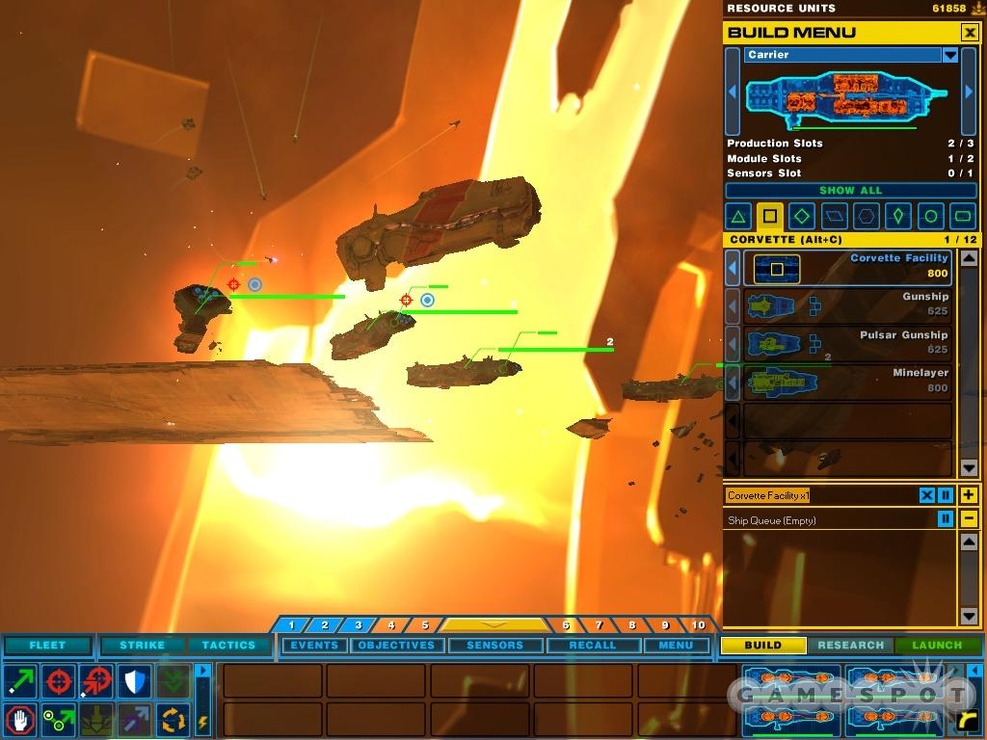Image resolution: width=987 pixels, height=740 pixels.
Task: Cancel the Corvette Facility x1 queue item
Action: pyautogui.click(x=926, y=496)
